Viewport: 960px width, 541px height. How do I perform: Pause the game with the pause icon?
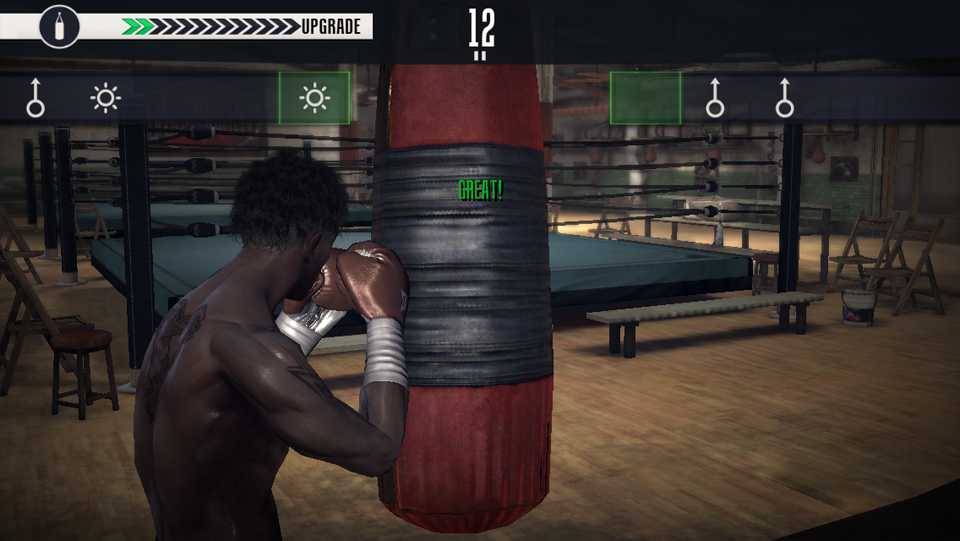click(x=481, y=56)
